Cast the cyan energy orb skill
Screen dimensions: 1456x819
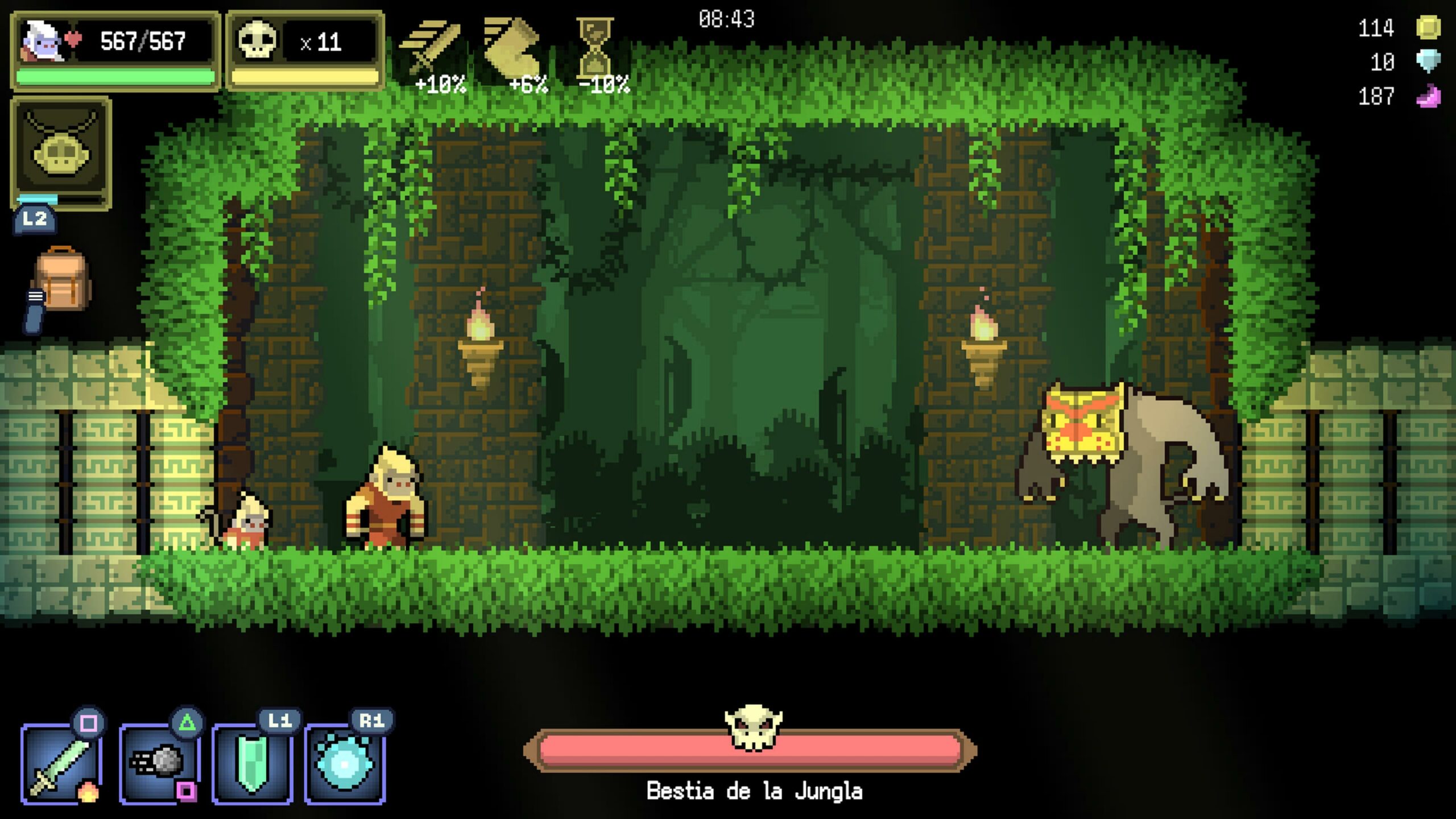(x=345, y=763)
